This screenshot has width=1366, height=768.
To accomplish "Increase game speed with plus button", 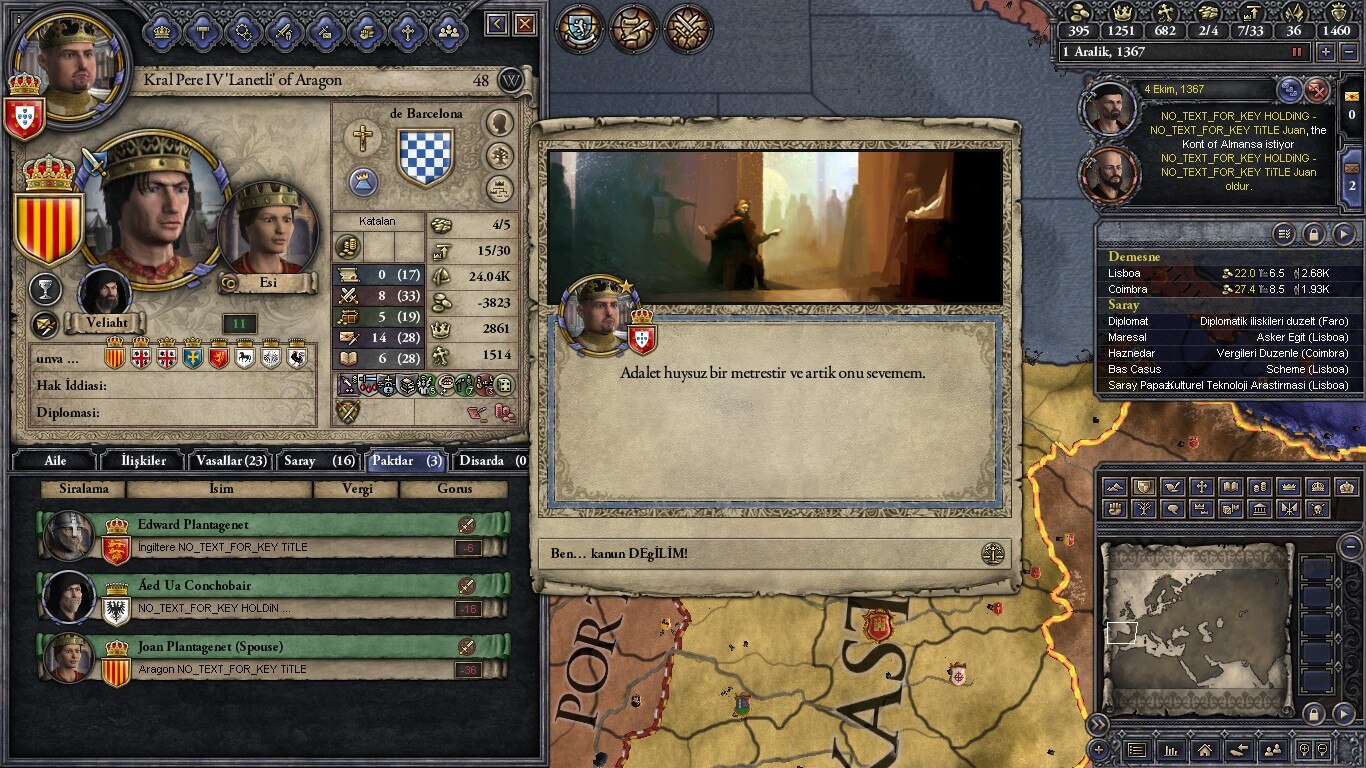I will pos(1326,52).
